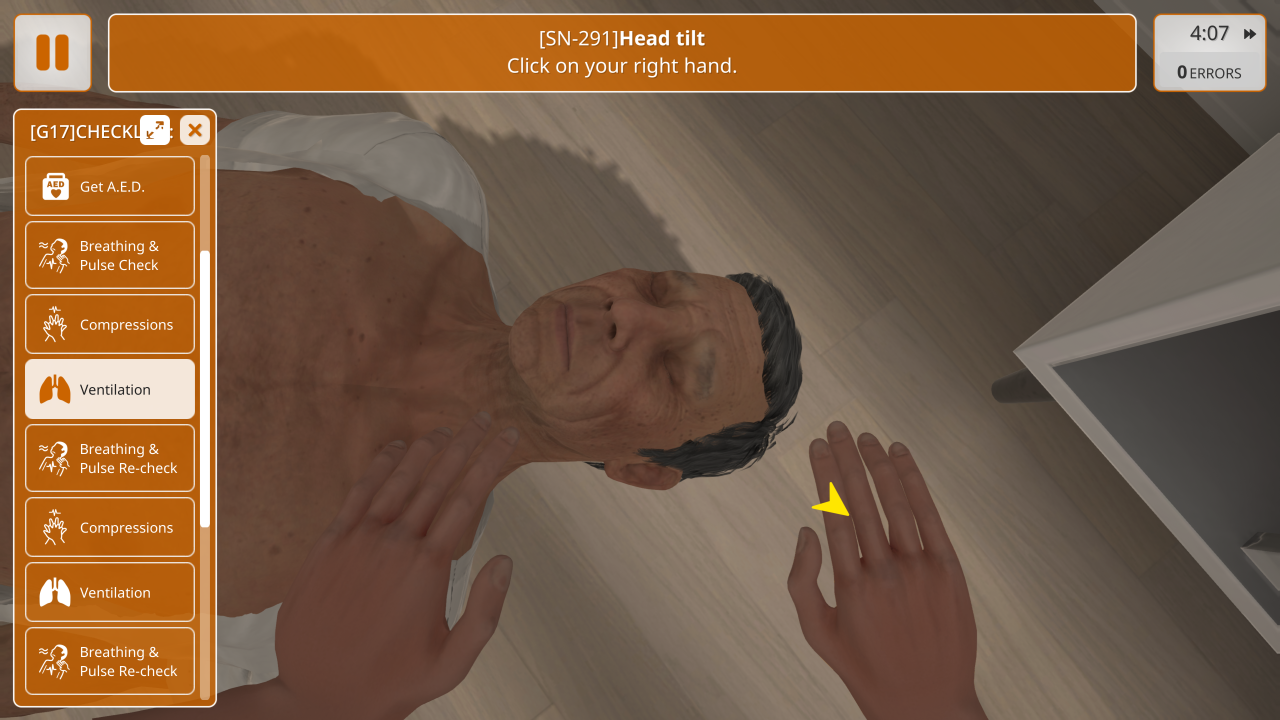The height and width of the screenshot is (720, 1280).
Task: Open the Breathing & Pulse Check step
Action: [110, 255]
